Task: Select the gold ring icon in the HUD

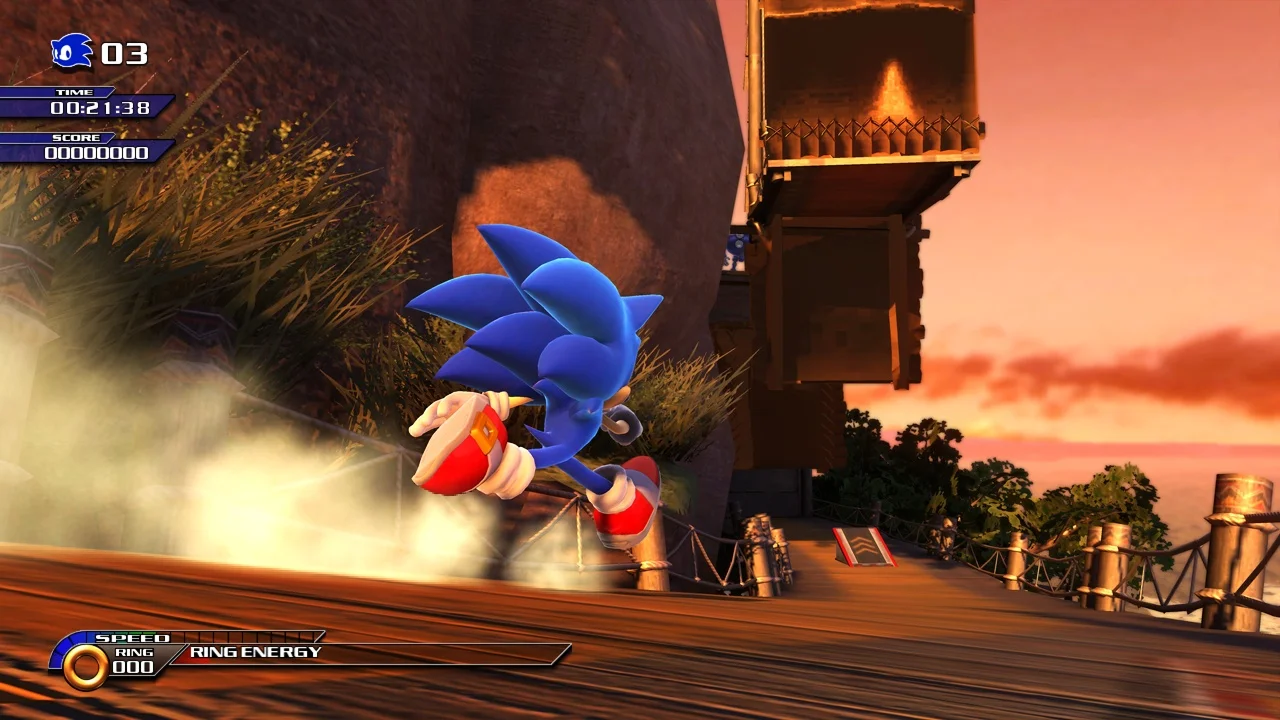Action: tap(85, 666)
